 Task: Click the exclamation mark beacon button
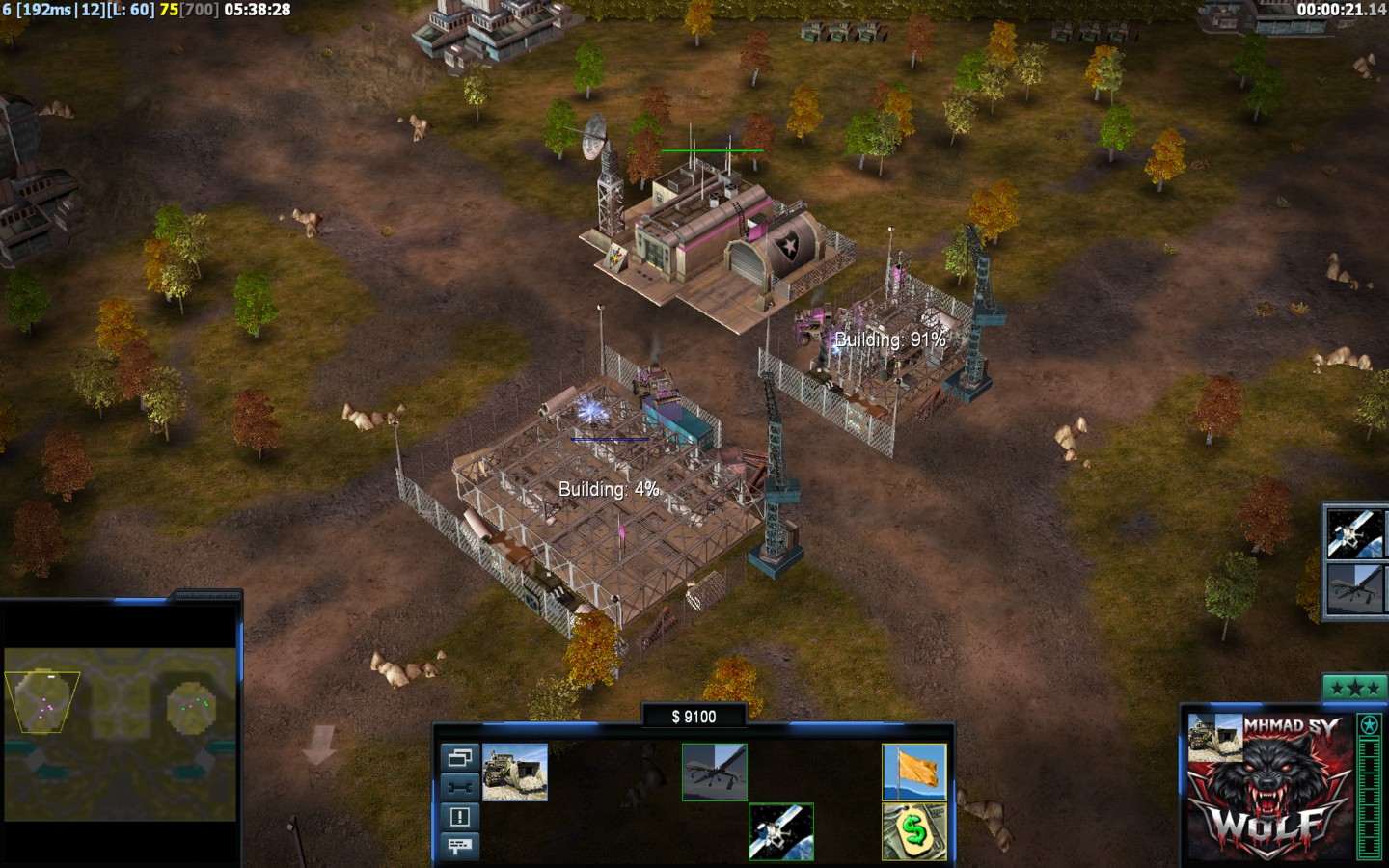459,817
